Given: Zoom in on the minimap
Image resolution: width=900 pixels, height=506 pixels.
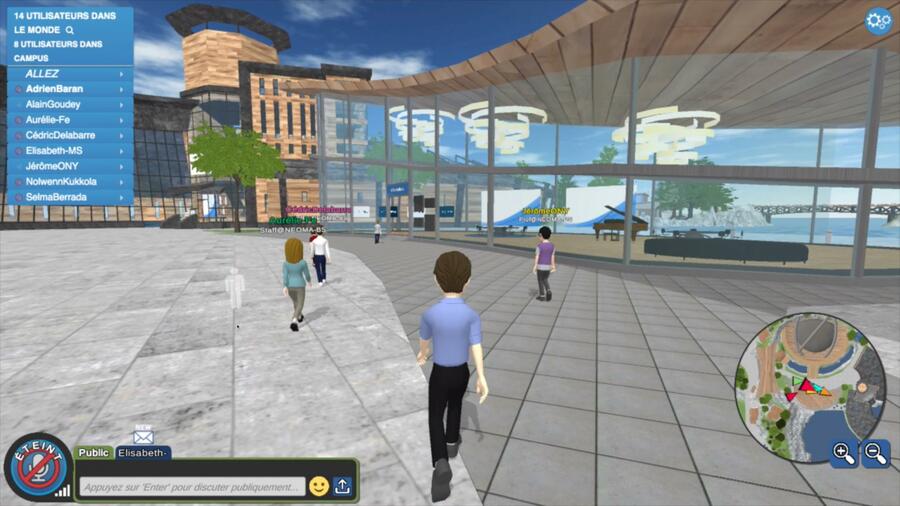Looking at the screenshot, I should point(843,454).
